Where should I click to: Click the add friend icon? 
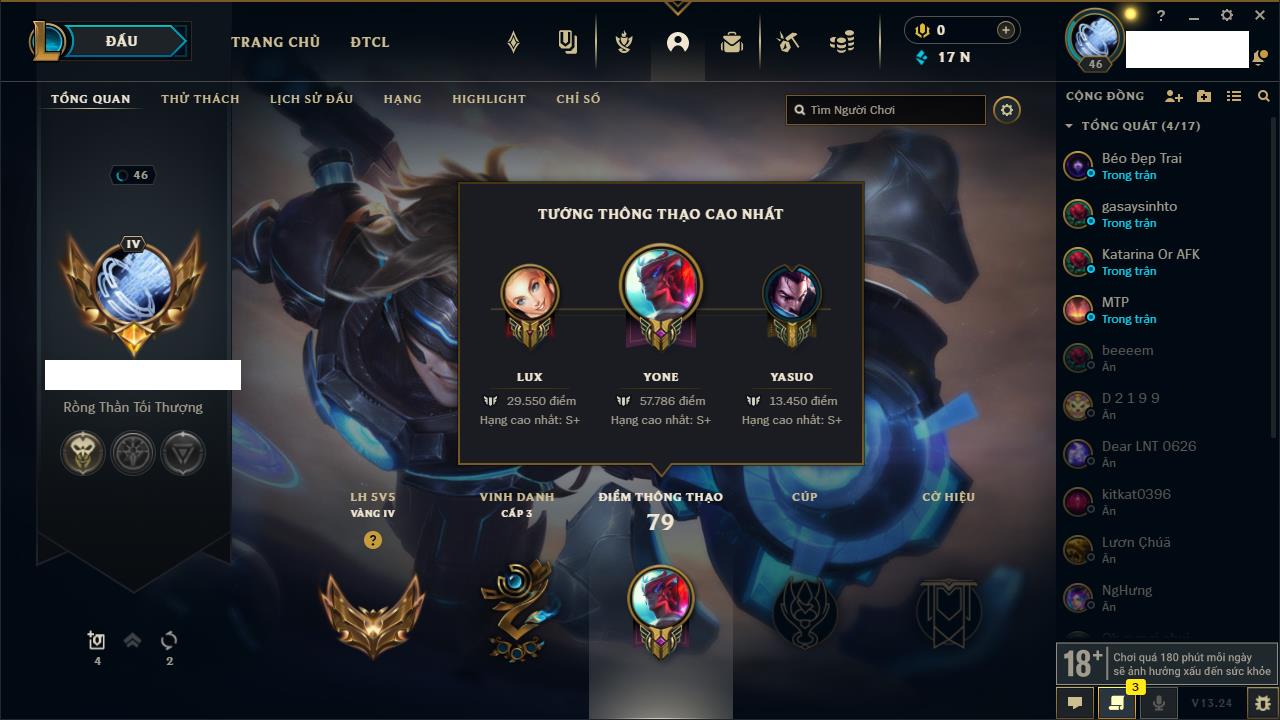(x=1173, y=96)
